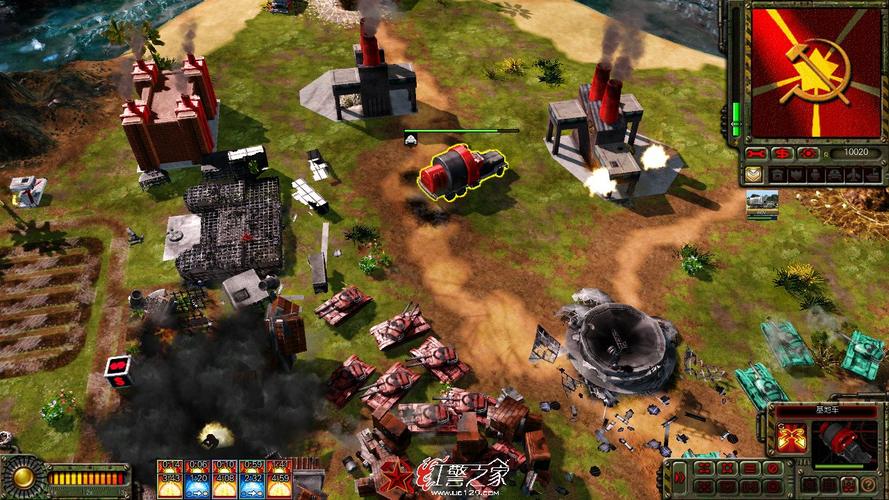The image size is (889, 500).
Task: Activate the sell dollar-sign button
Action: [782, 154]
